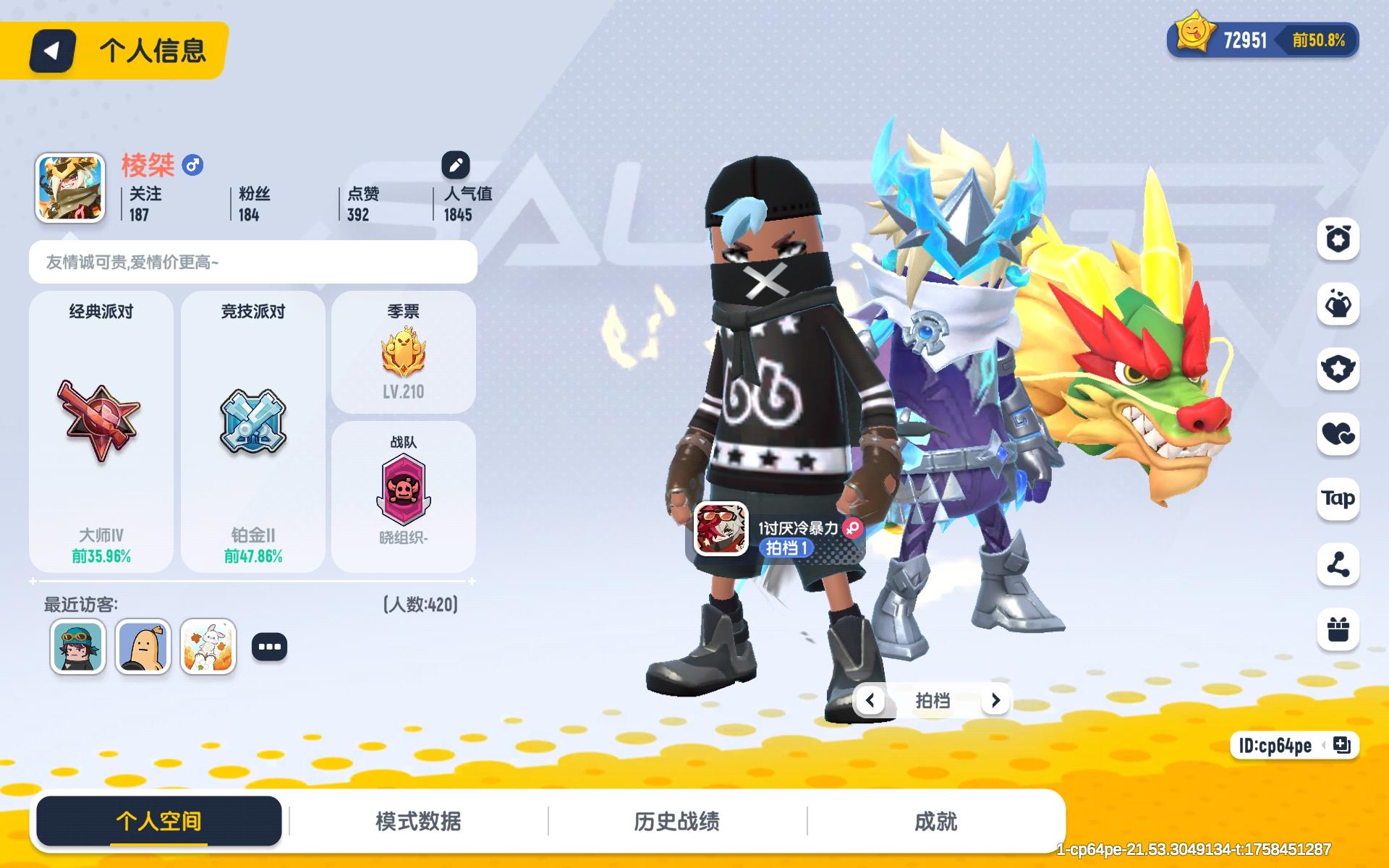Expand more recent visitors via the ... button

[271, 647]
